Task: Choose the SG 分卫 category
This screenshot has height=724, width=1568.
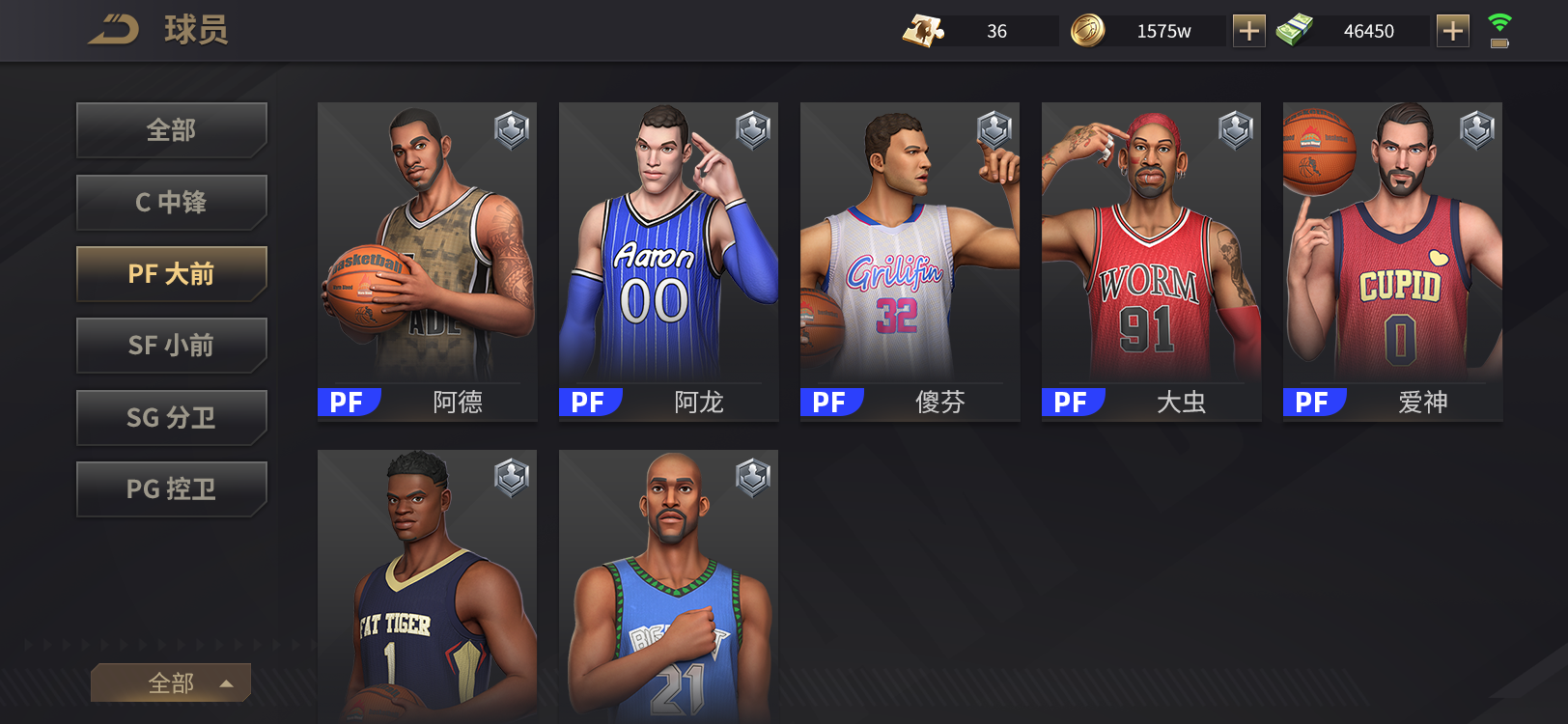Action: coord(171,417)
